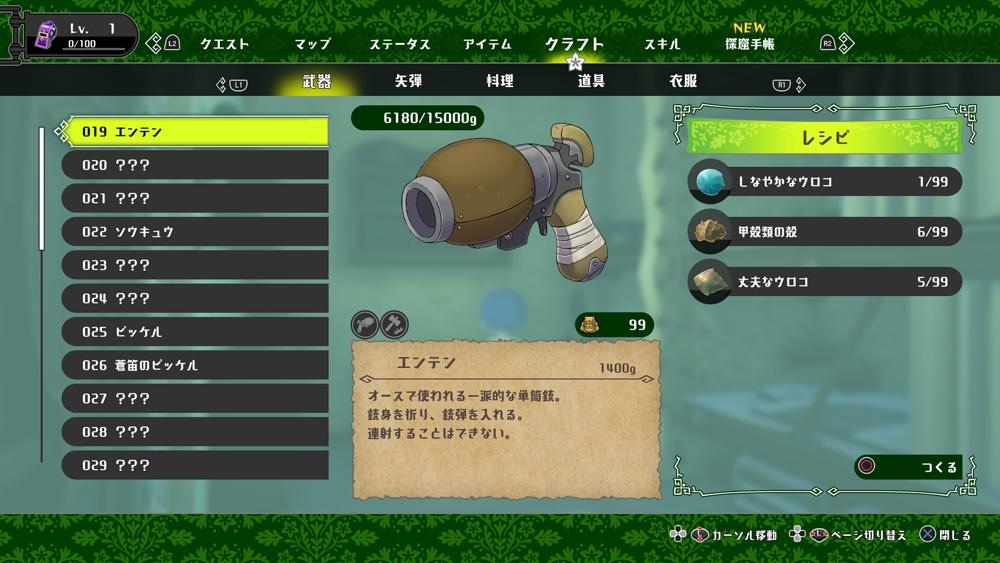Switch to the 料理 crafting category
The image size is (1000, 563).
[x=500, y=81]
